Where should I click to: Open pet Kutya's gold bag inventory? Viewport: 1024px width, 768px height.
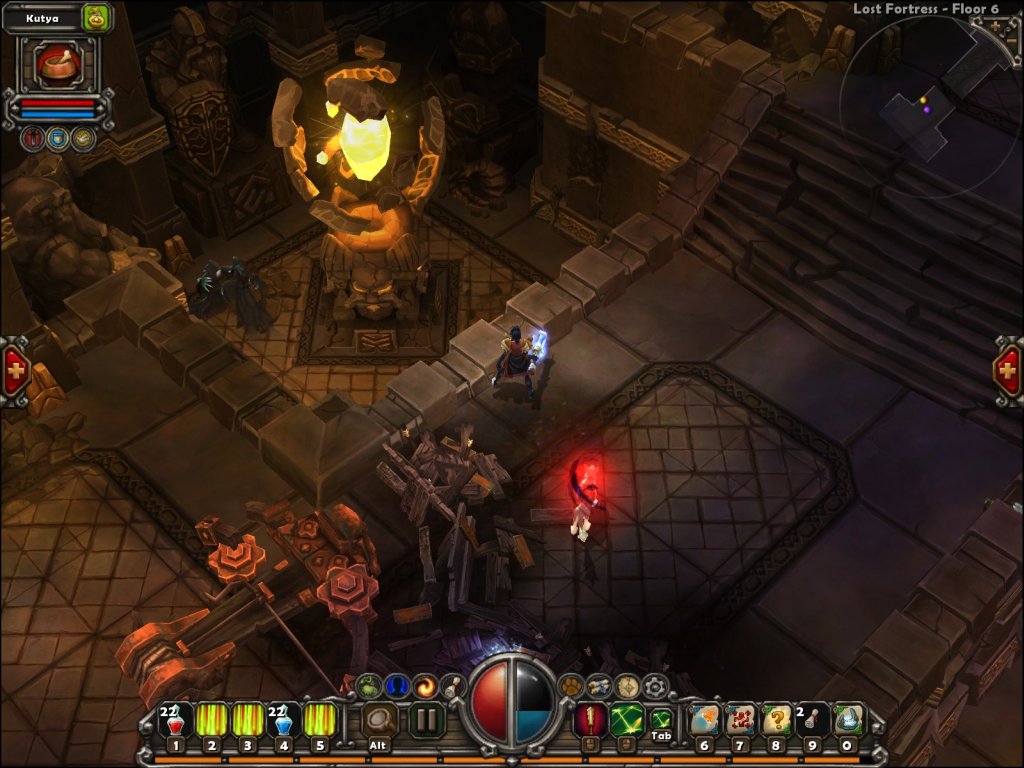tap(96, 16)
